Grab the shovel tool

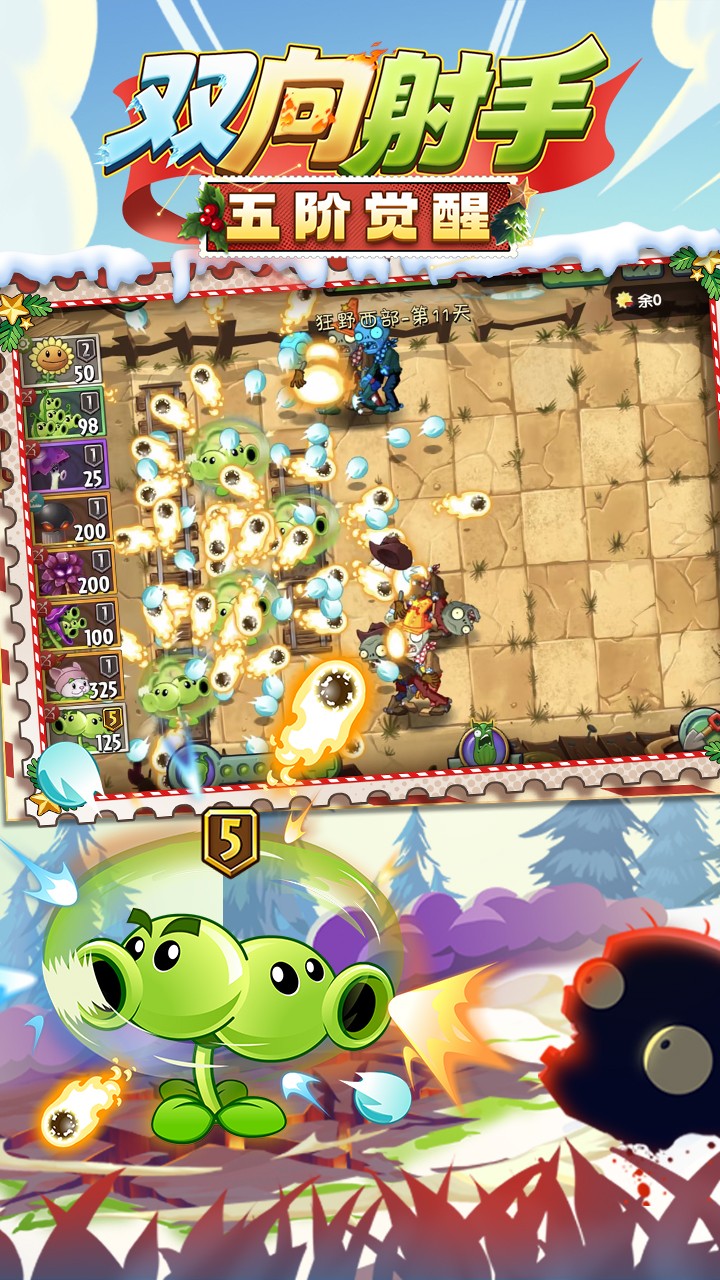coord(698,729)
